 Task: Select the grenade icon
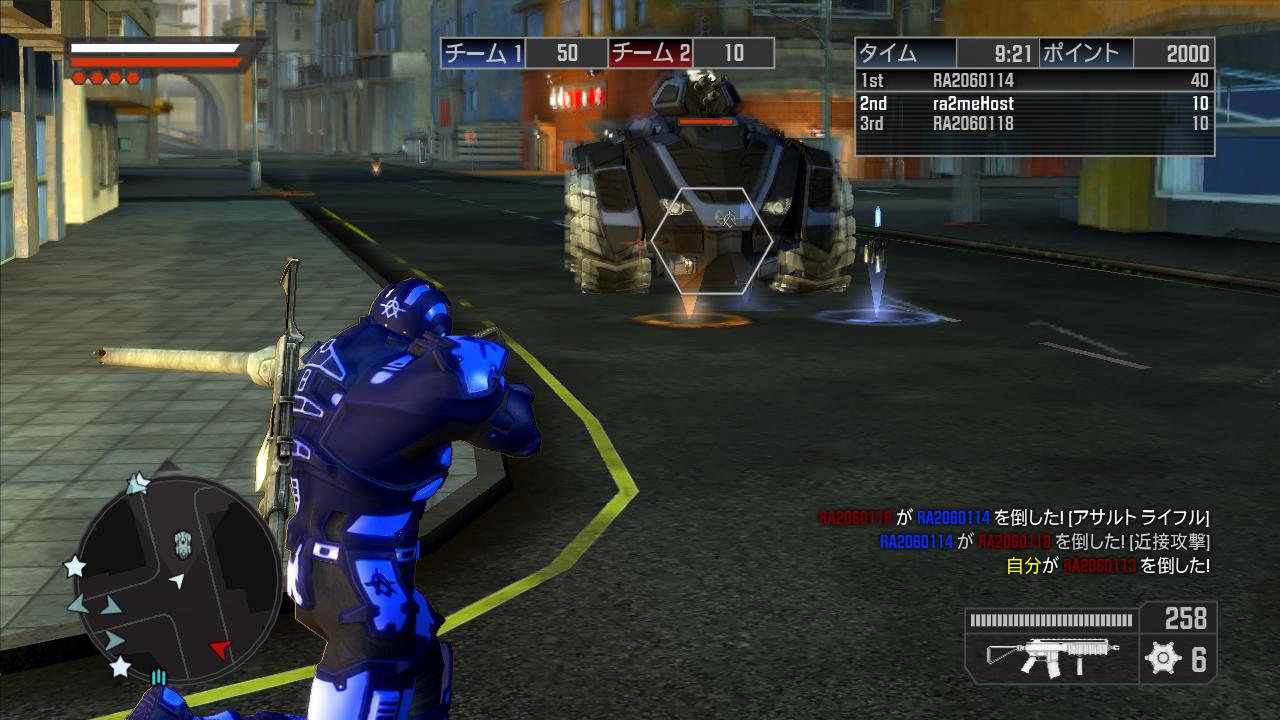(x=1162, y=658)
